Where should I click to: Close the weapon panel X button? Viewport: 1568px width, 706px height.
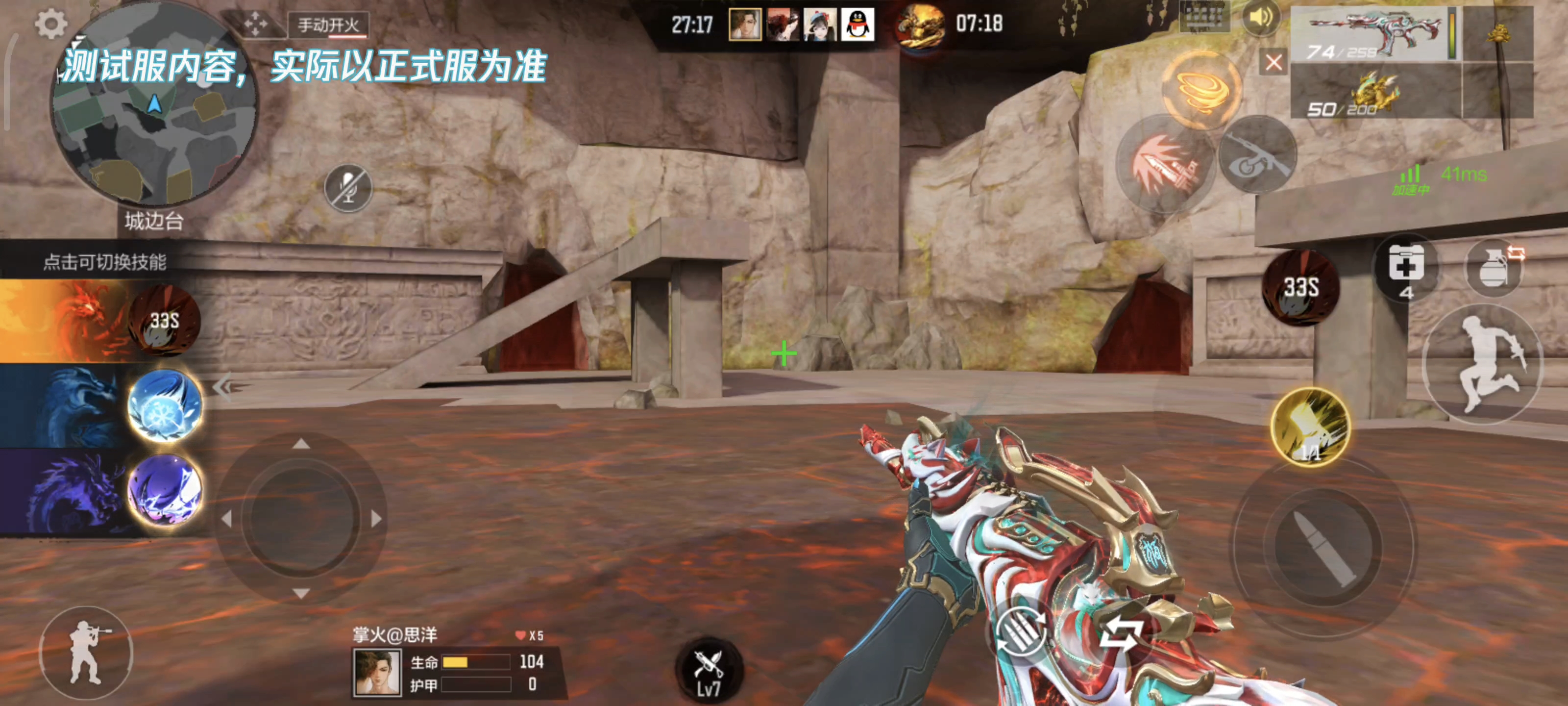[1274, 62]
